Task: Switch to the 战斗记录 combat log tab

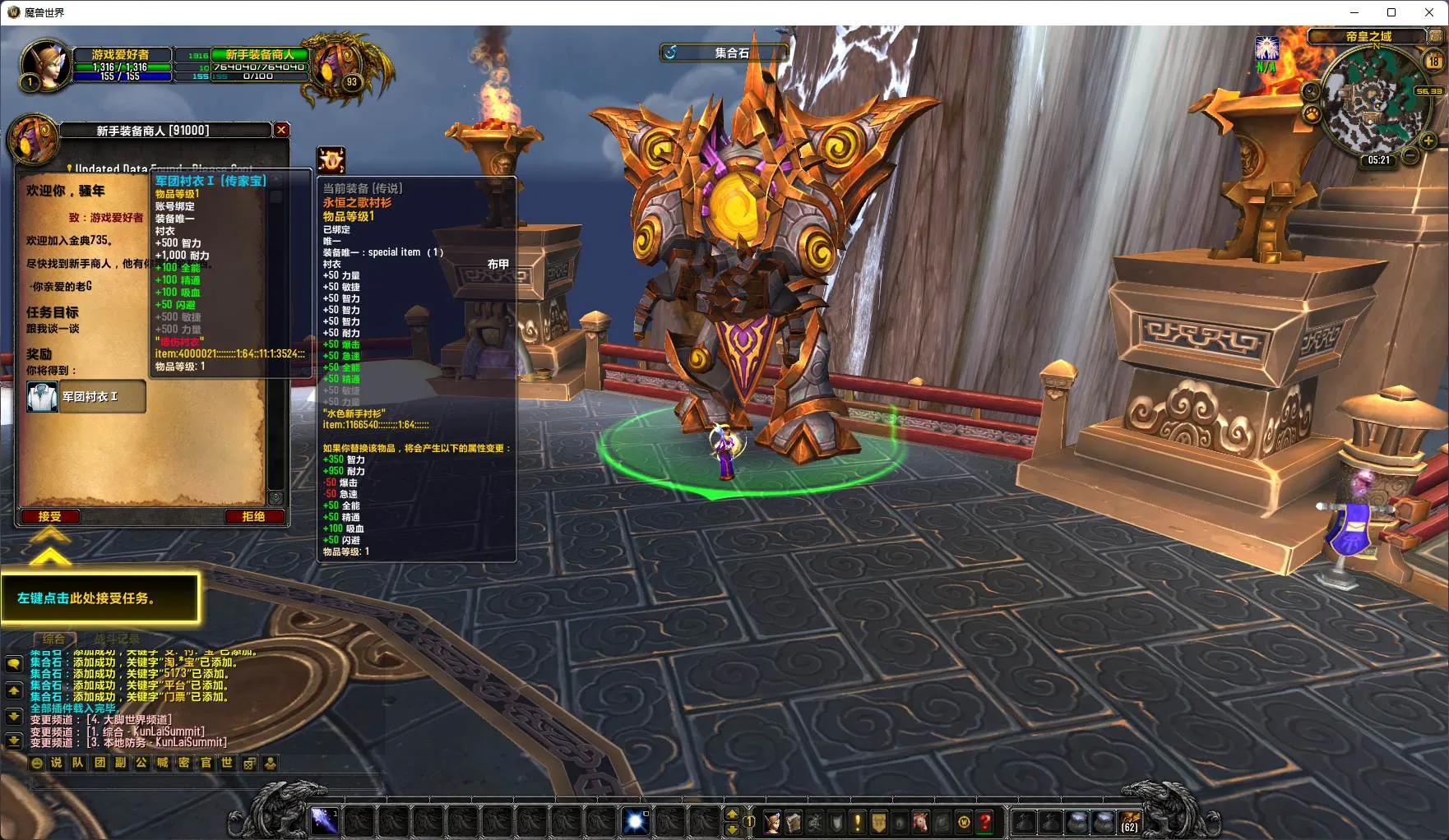Action: (x=117, y=639)
